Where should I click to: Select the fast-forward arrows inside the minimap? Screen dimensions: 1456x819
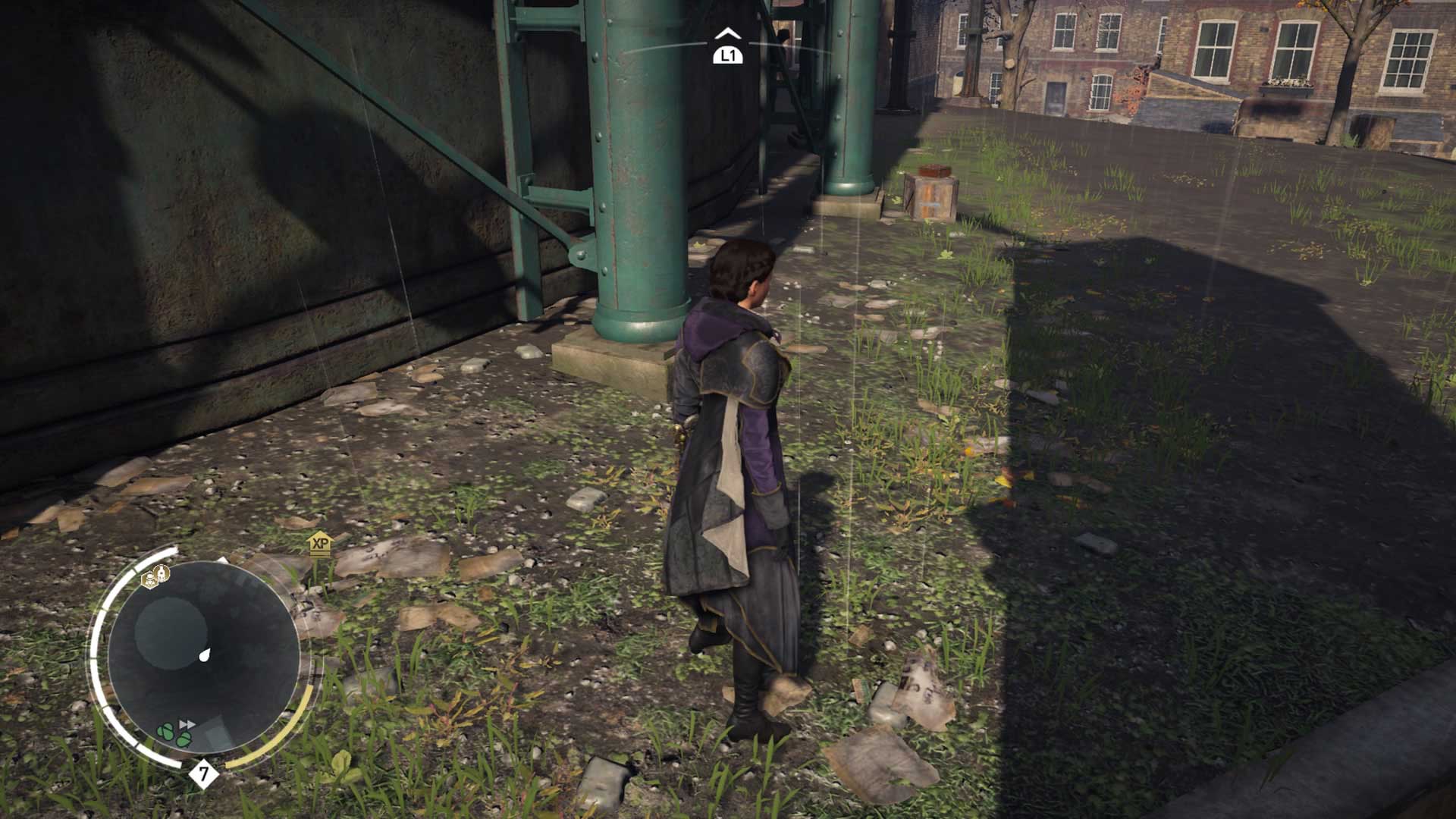coord(186,724)
